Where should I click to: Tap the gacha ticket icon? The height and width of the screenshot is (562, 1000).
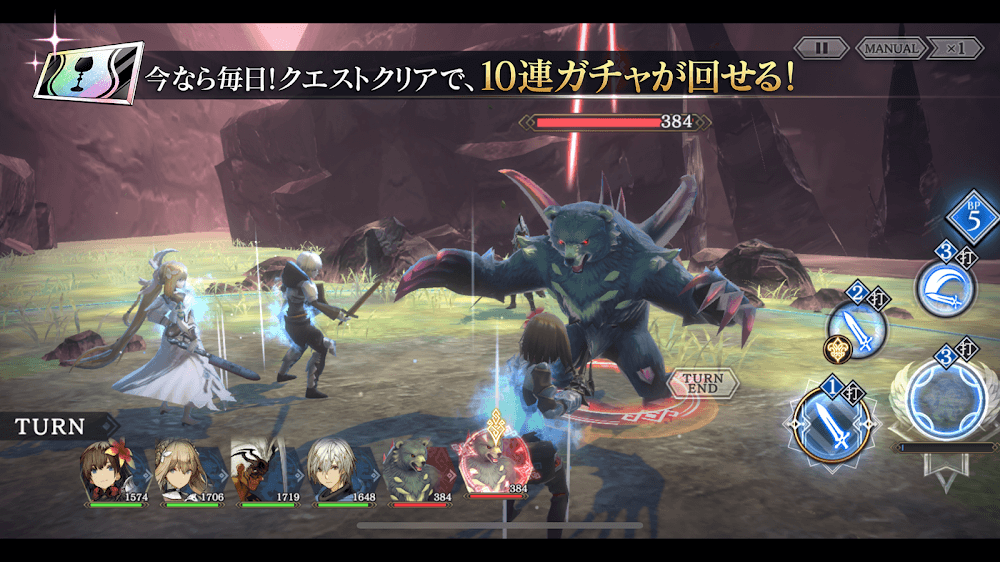coord(86,76)
